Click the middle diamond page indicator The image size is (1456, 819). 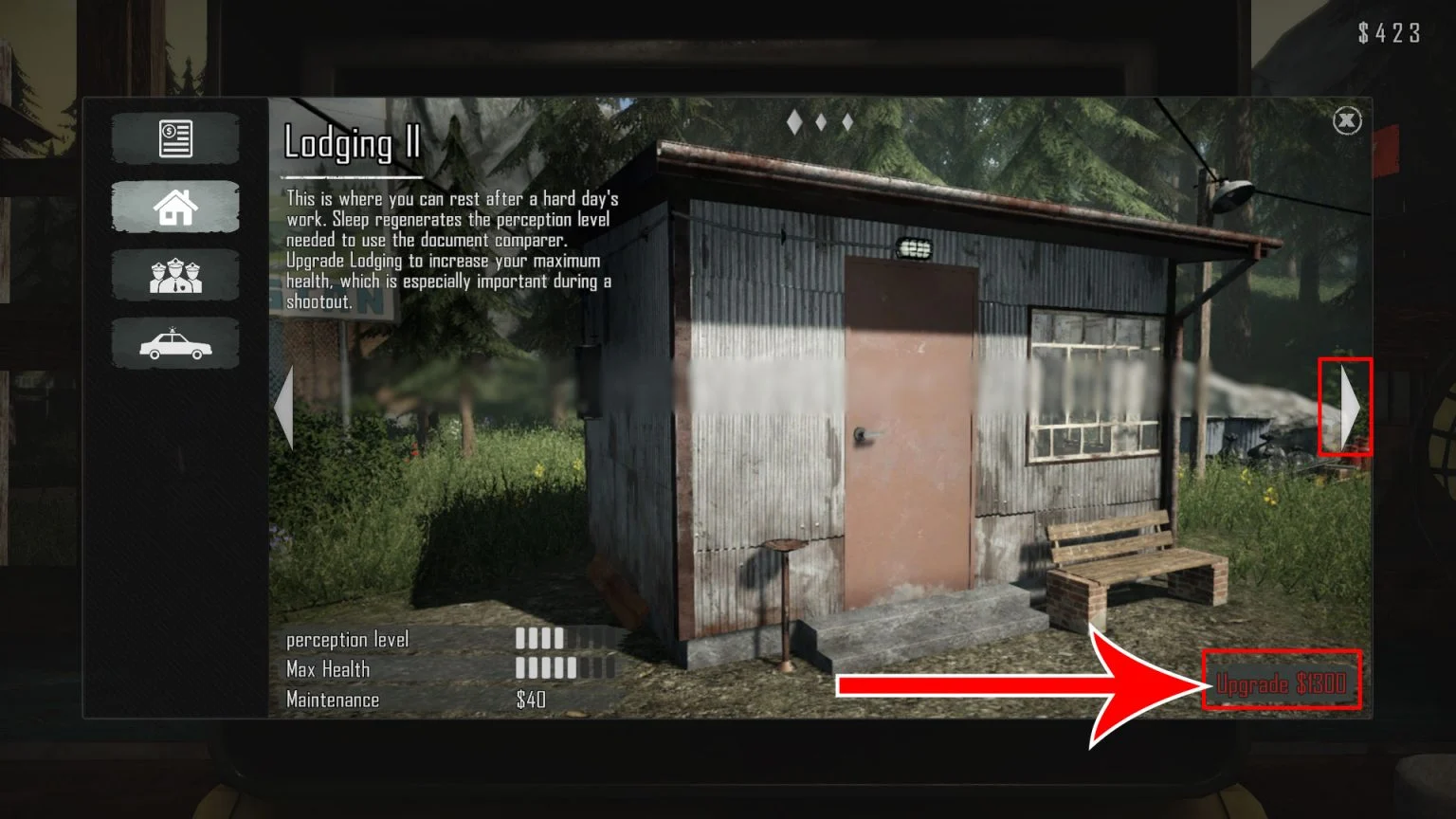pyautogui.click(x=820, y=121)
